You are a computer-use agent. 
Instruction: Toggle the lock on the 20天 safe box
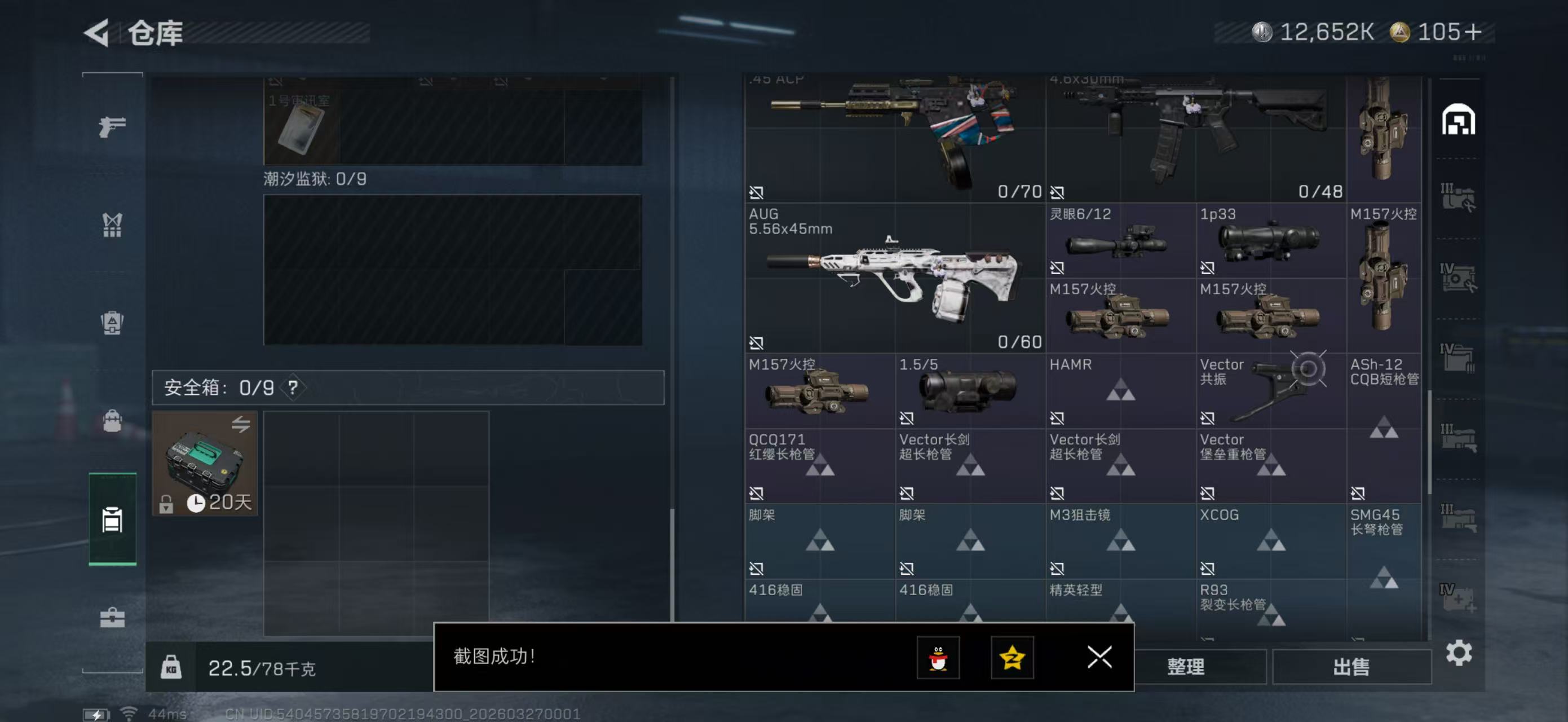[x=165, y=505]
